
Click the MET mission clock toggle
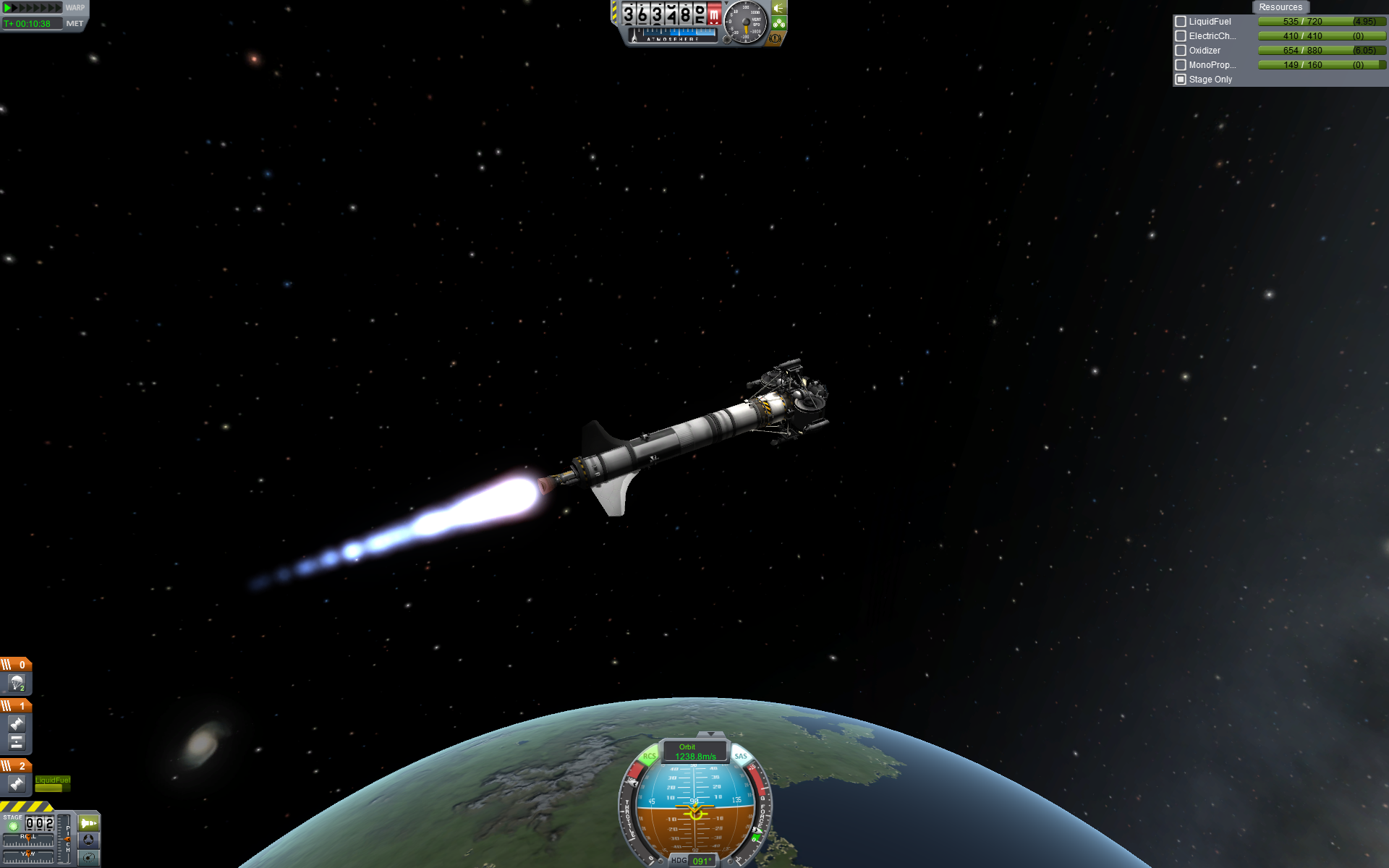[75, 24]
